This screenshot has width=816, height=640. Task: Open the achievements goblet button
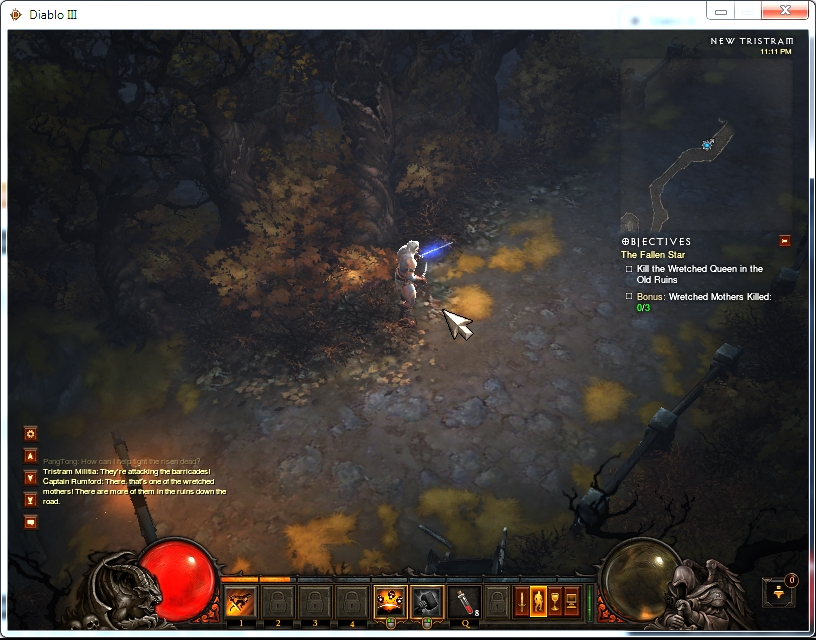[555, 600]
